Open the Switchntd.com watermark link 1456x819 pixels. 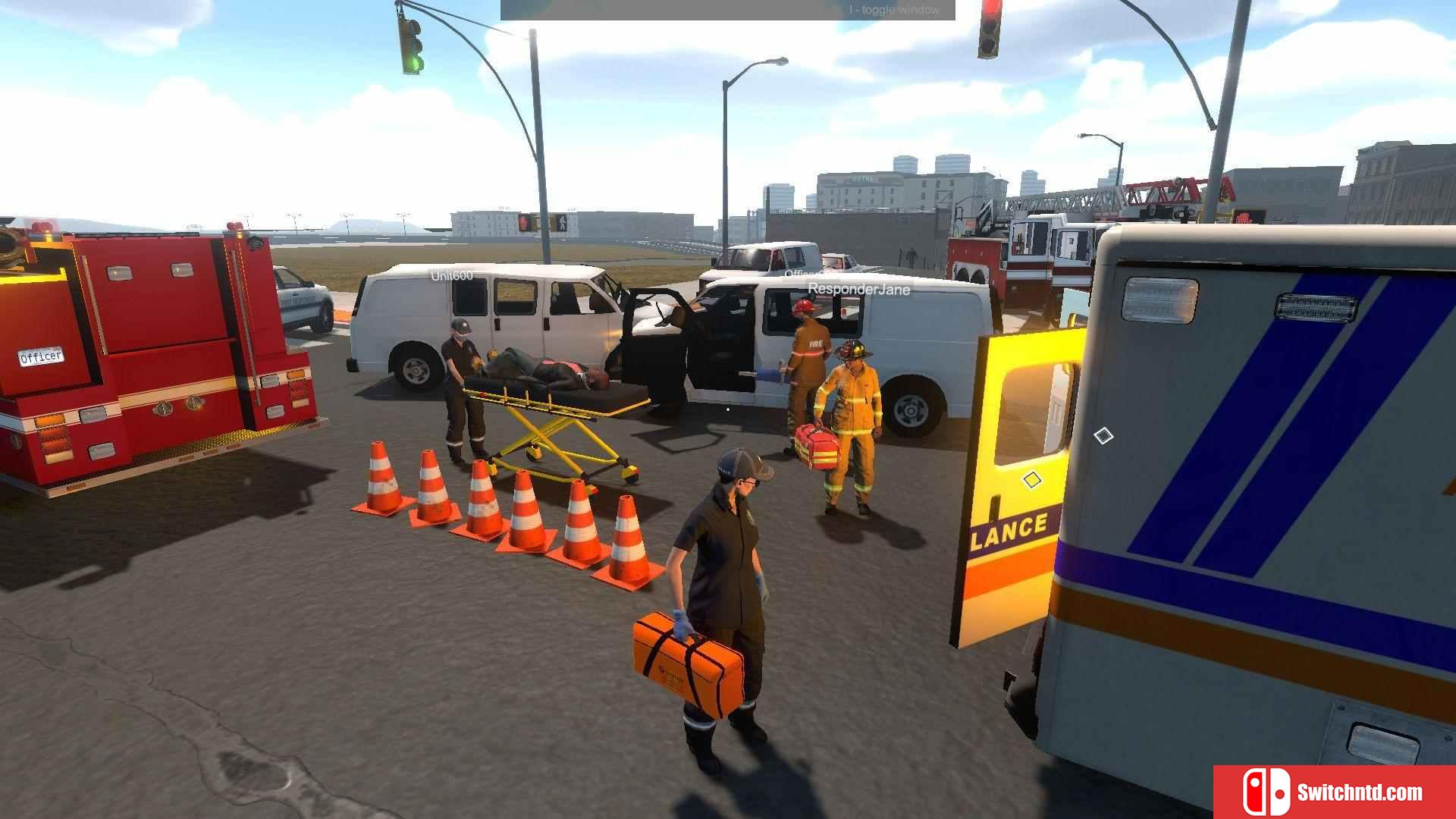pyautogui.click(x=1335, y=792)
